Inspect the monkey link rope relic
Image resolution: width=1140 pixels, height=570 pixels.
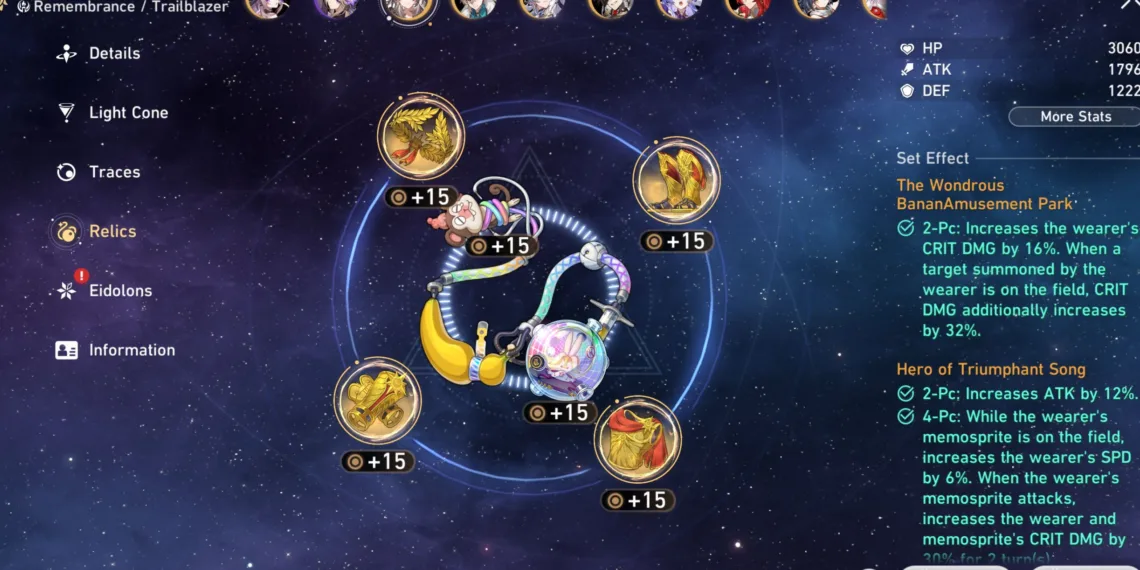tap(477, 210)
